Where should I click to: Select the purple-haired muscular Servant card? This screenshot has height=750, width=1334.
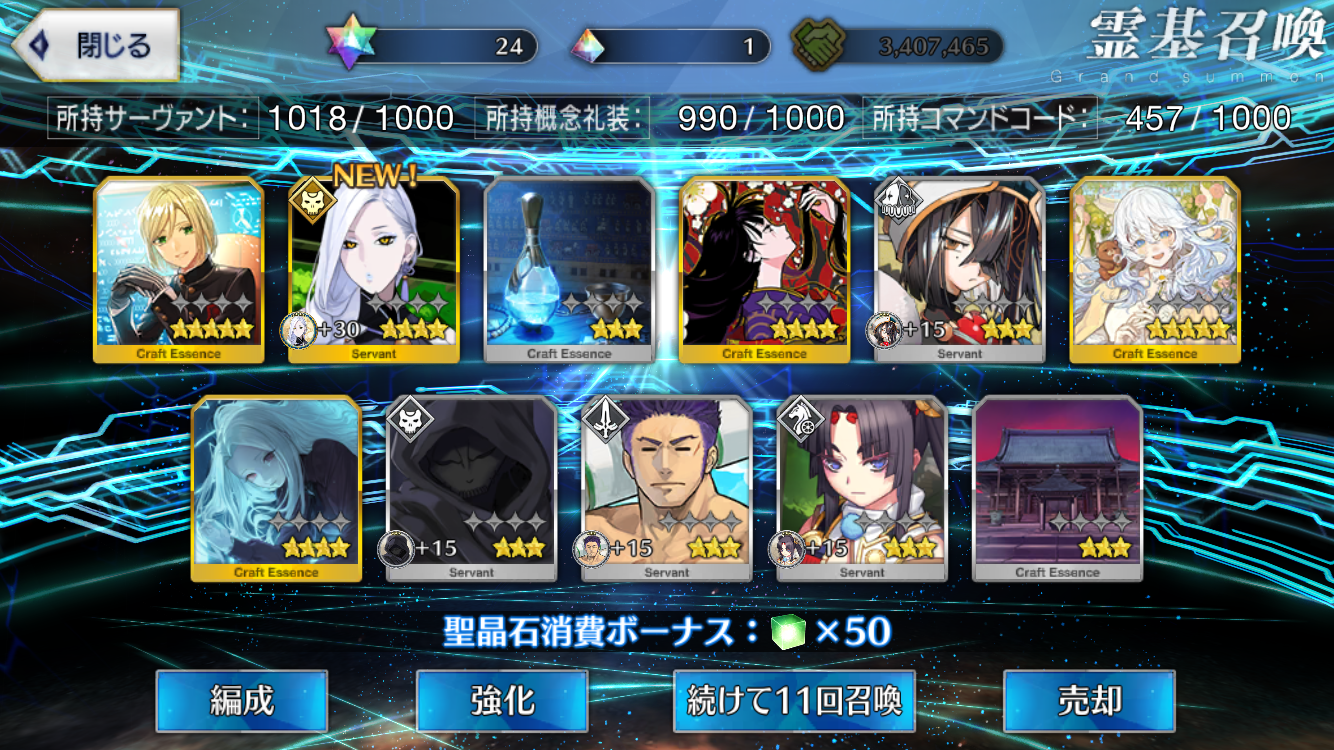click(667, 488)
